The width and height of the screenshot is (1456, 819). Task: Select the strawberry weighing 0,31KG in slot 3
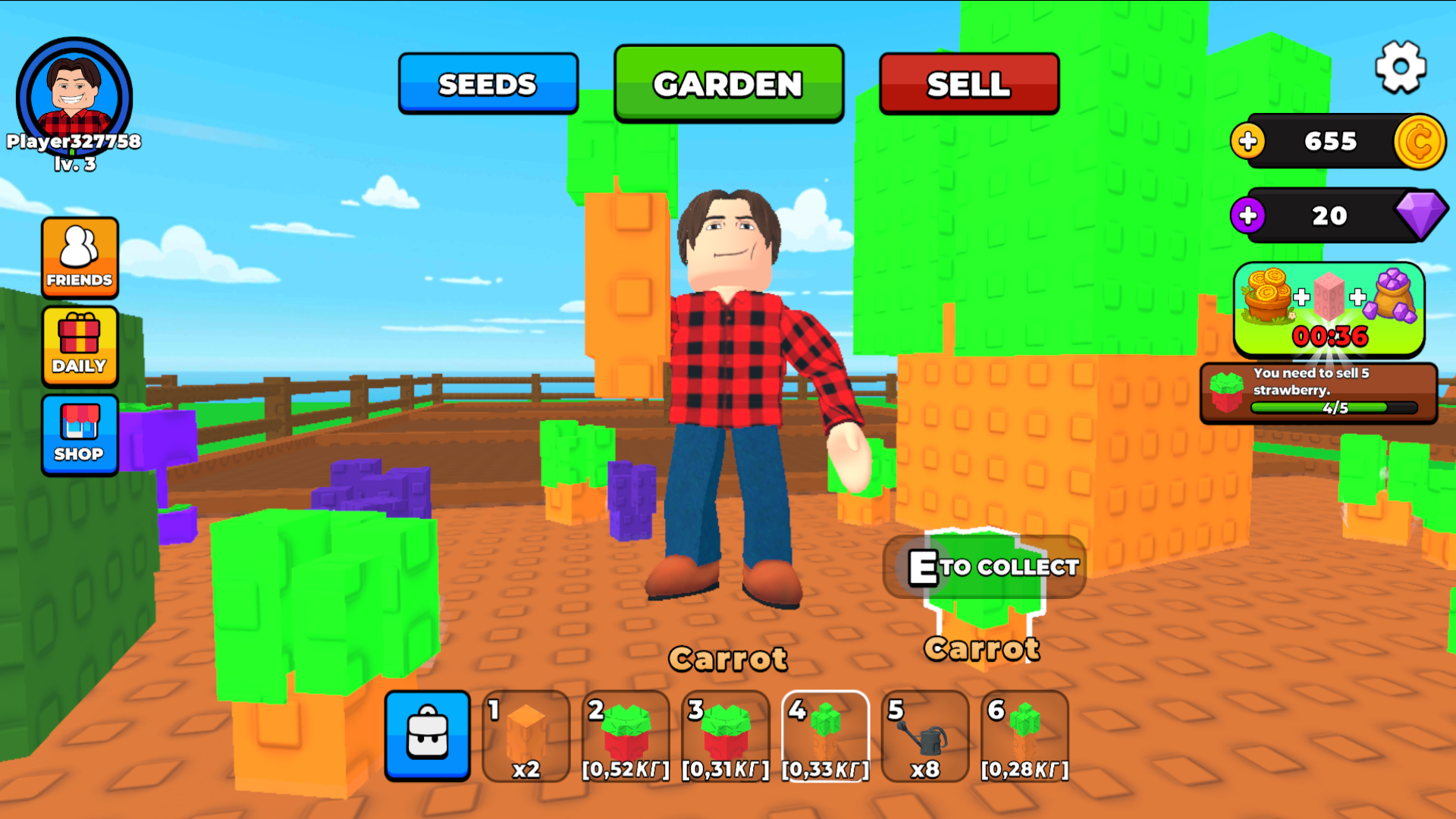(726, 736)
